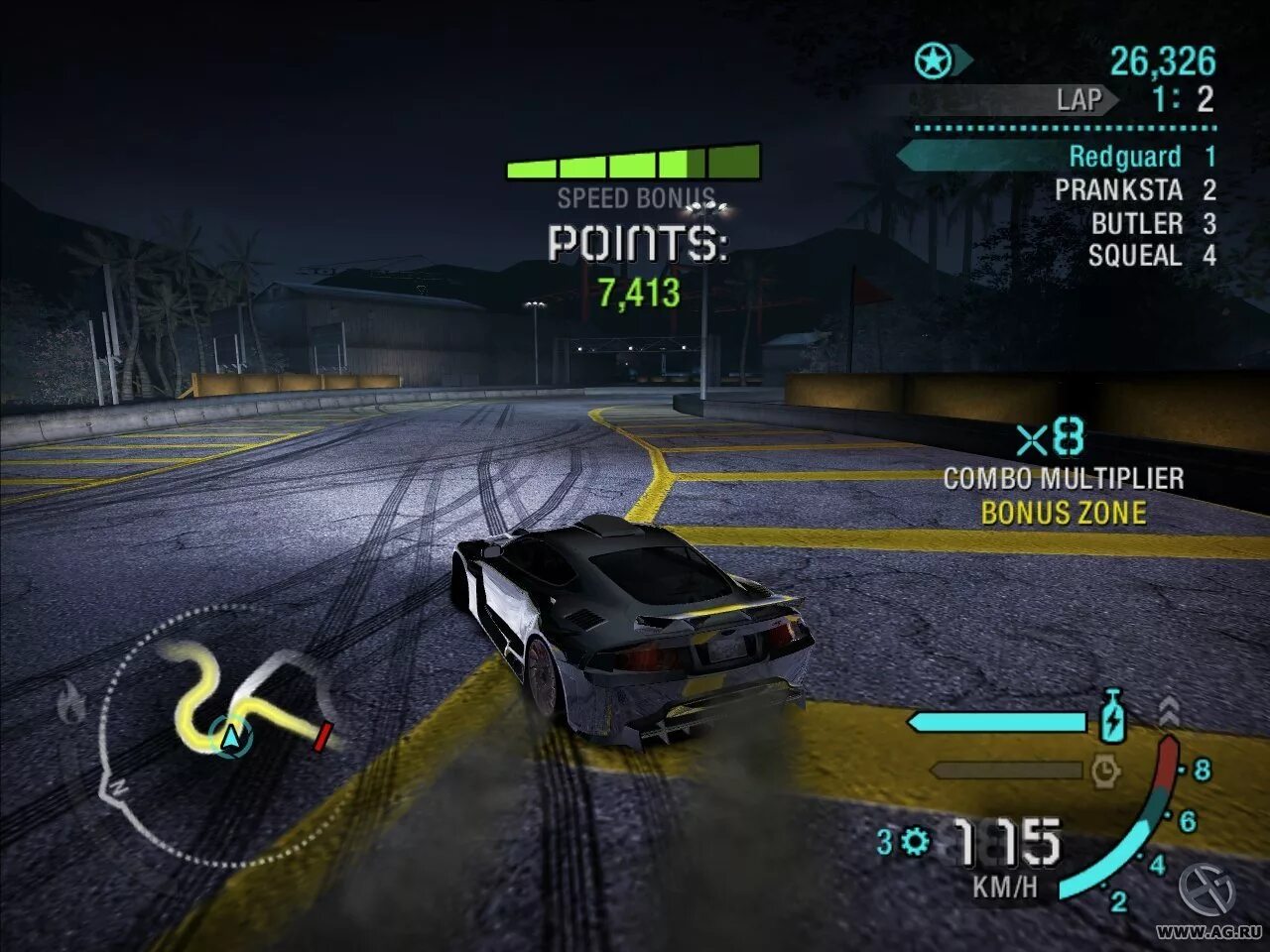Select PRANKSTA in the racer standings
The width and height of the screenshot is (1270, 952).
[1118, 190]
